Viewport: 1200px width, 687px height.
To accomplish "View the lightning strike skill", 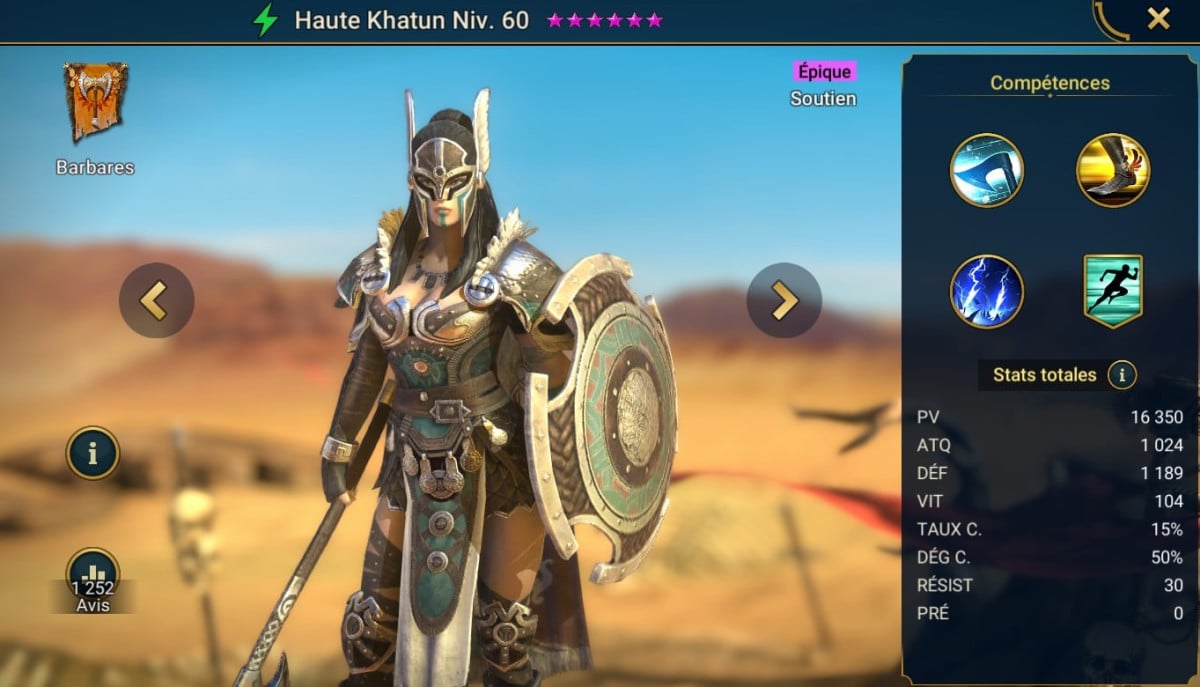I will pyautogui.click(x=986, y=291).
